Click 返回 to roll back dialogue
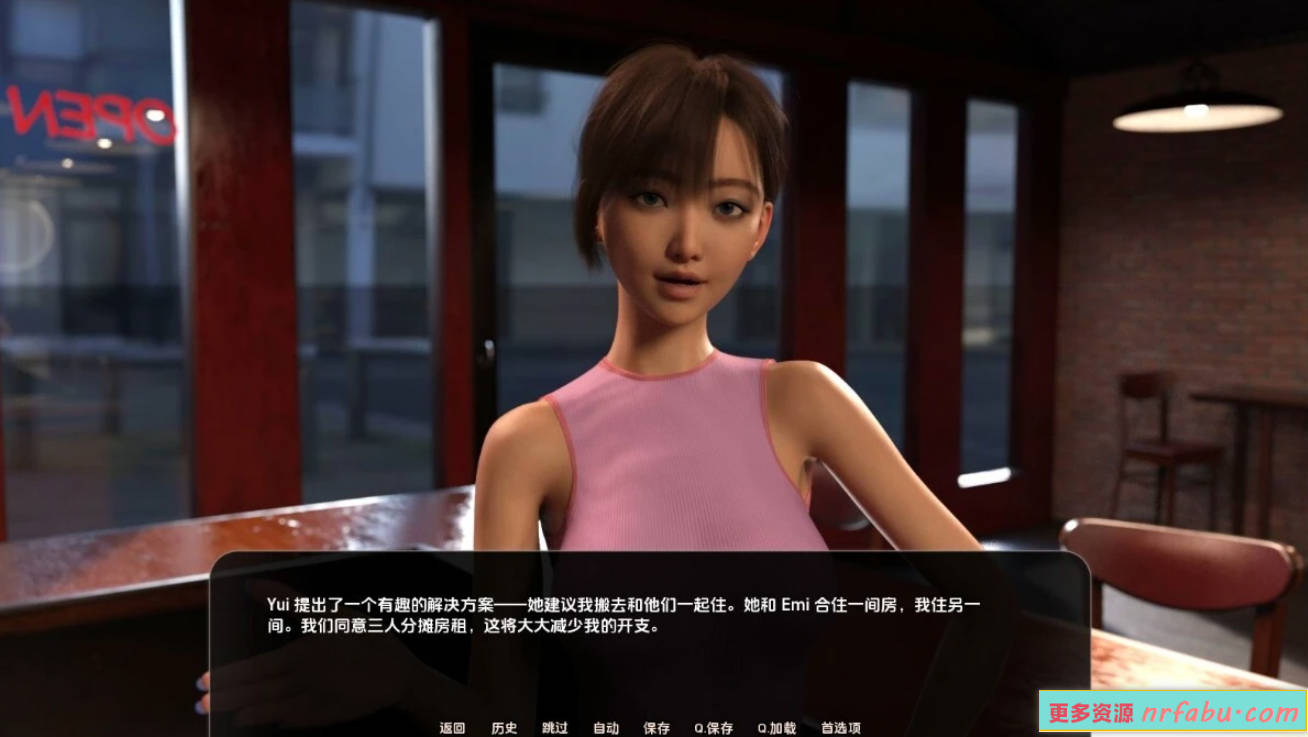 (x=452, y=727)
